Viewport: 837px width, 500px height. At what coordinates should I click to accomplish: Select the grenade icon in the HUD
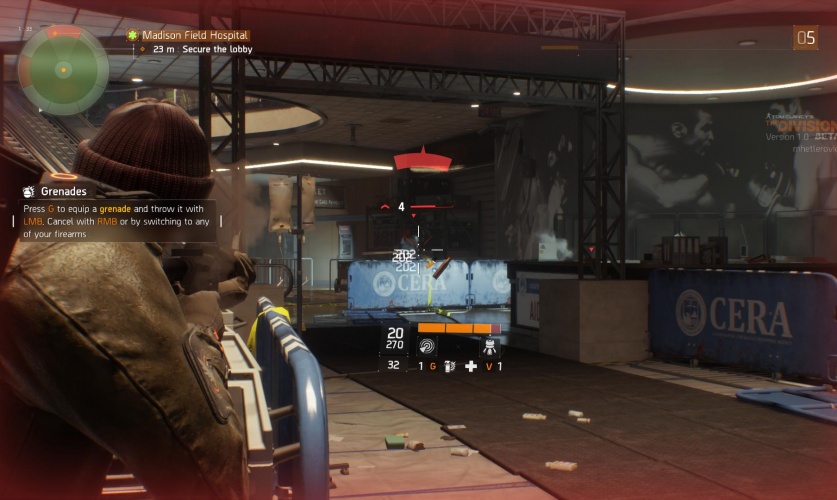click(450, 367)
